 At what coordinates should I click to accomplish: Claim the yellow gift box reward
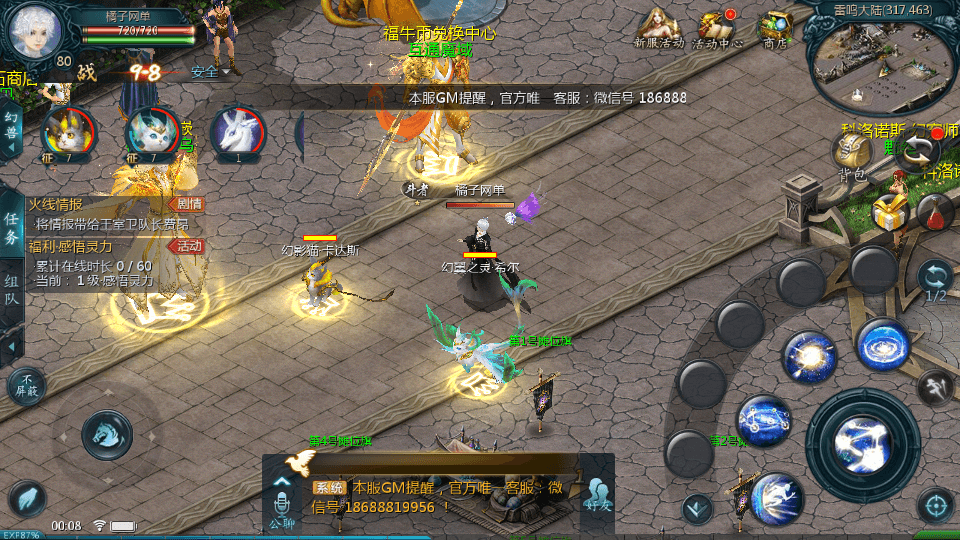point(888,212)
